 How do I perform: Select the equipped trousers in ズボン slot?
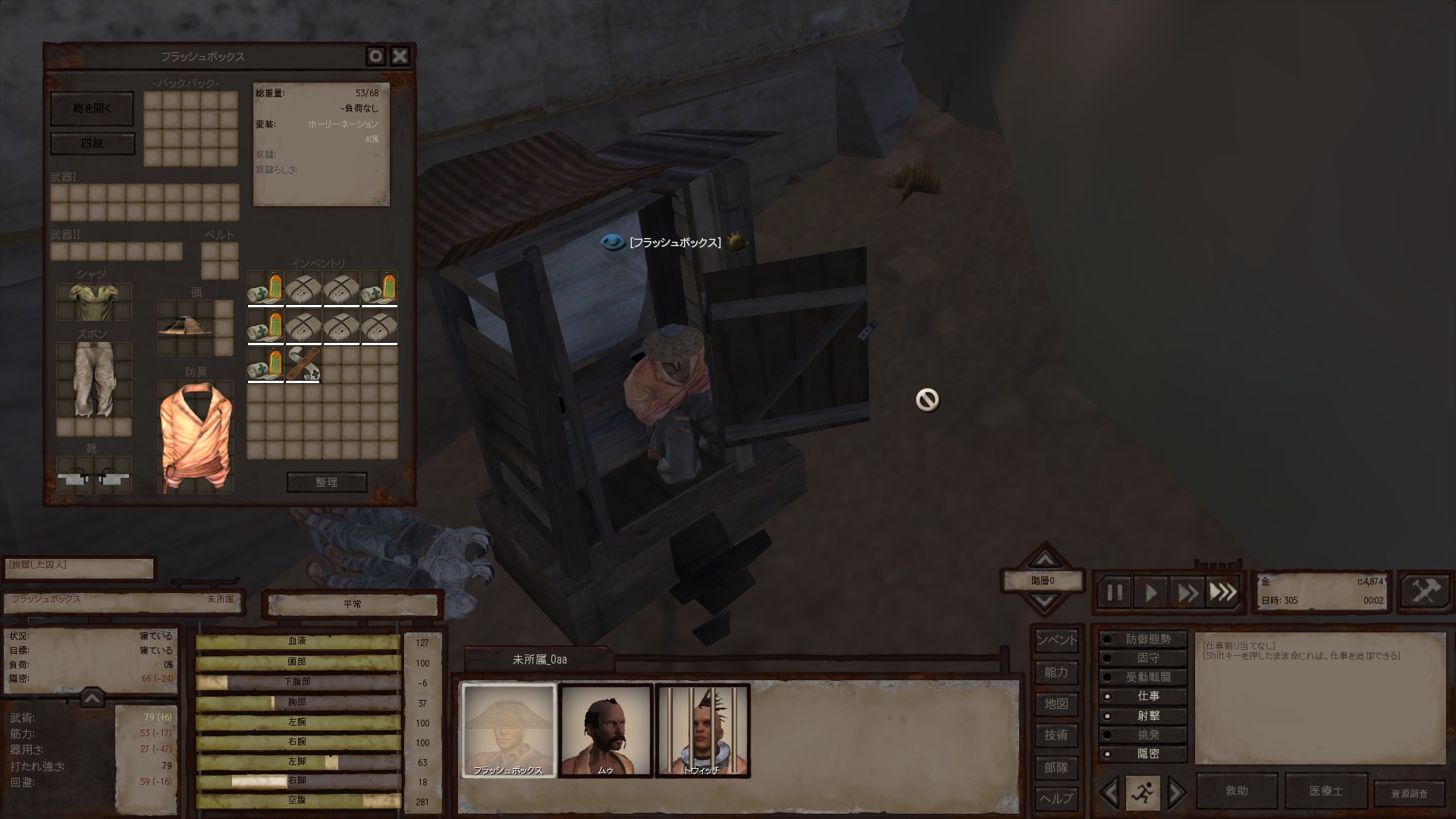pyautogui.click(x=94, y=379)
